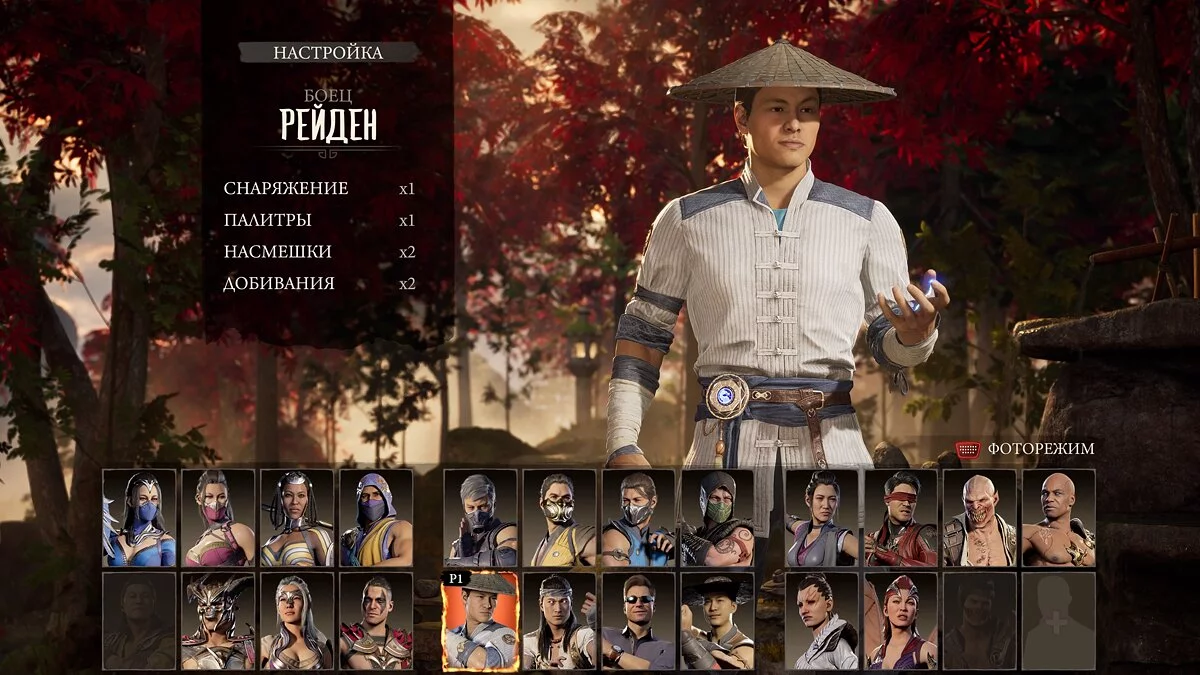Choose Kung Lao with bladed hat
Image resolution: width=1200 pixels, height=675 pixels.
click(717, 621)
